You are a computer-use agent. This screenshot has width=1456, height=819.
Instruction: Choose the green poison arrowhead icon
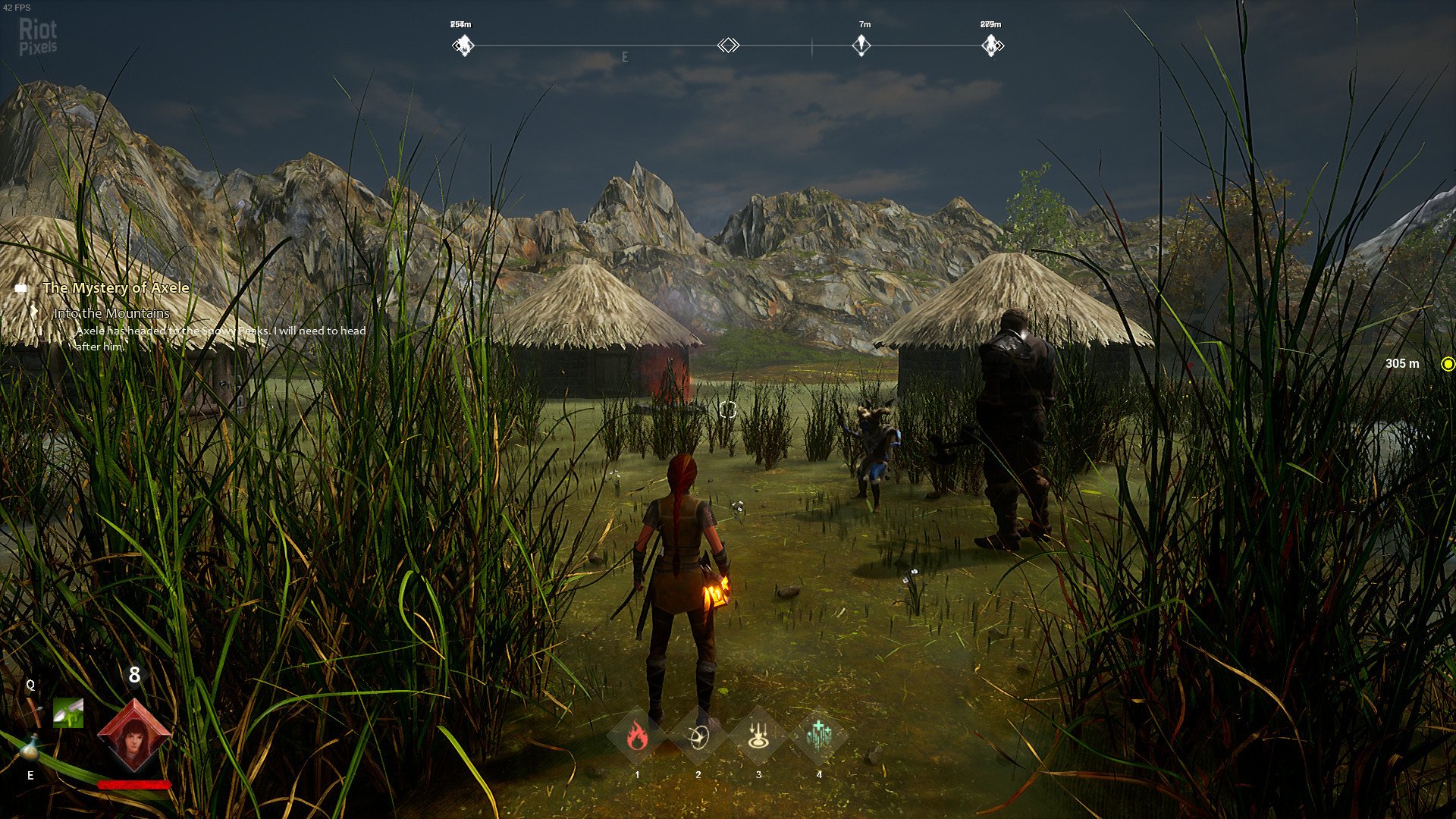68,713
